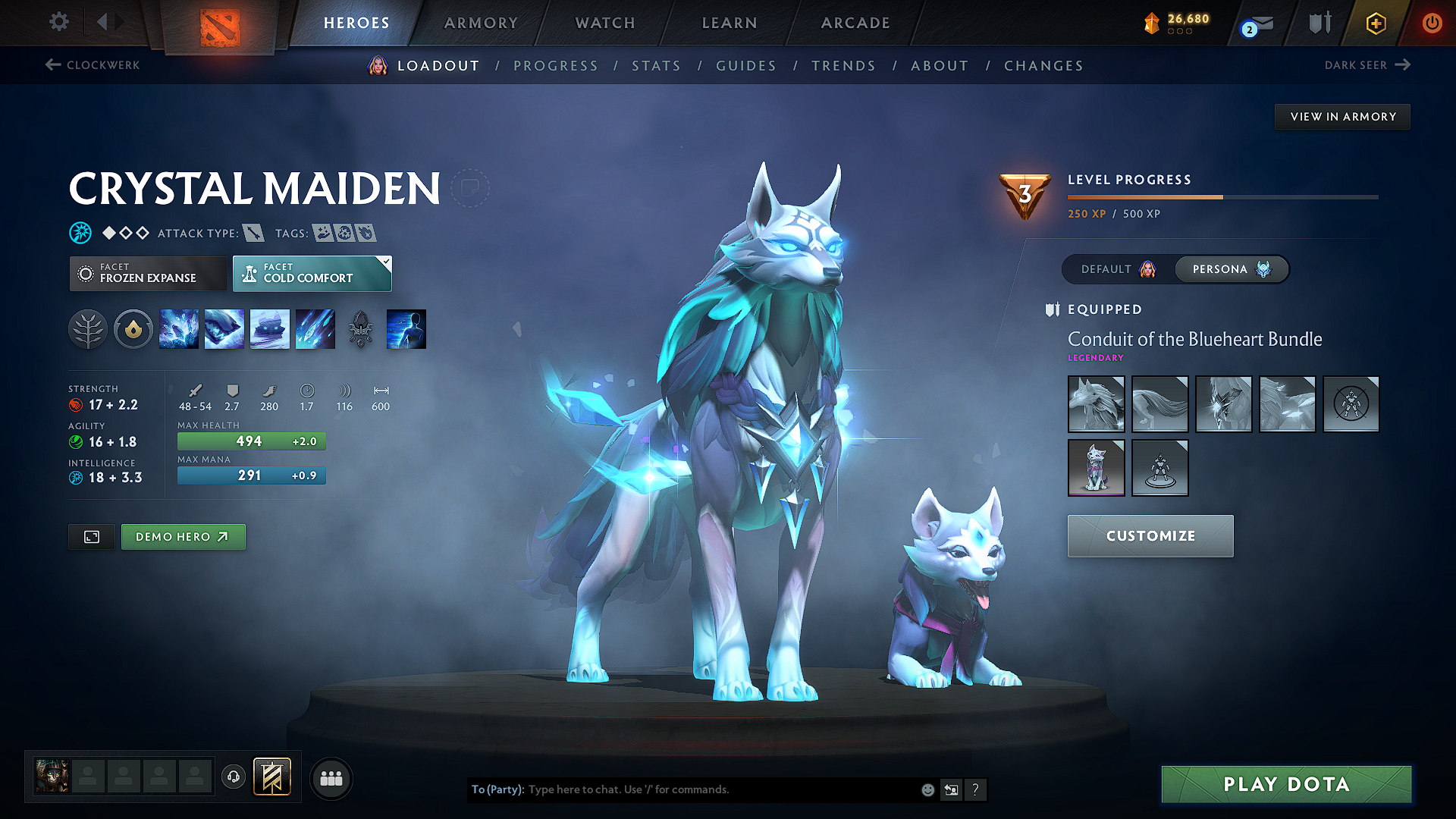1456x819 pixels.
Task: Go to the Learn section
Action: [x=730, y=23]
